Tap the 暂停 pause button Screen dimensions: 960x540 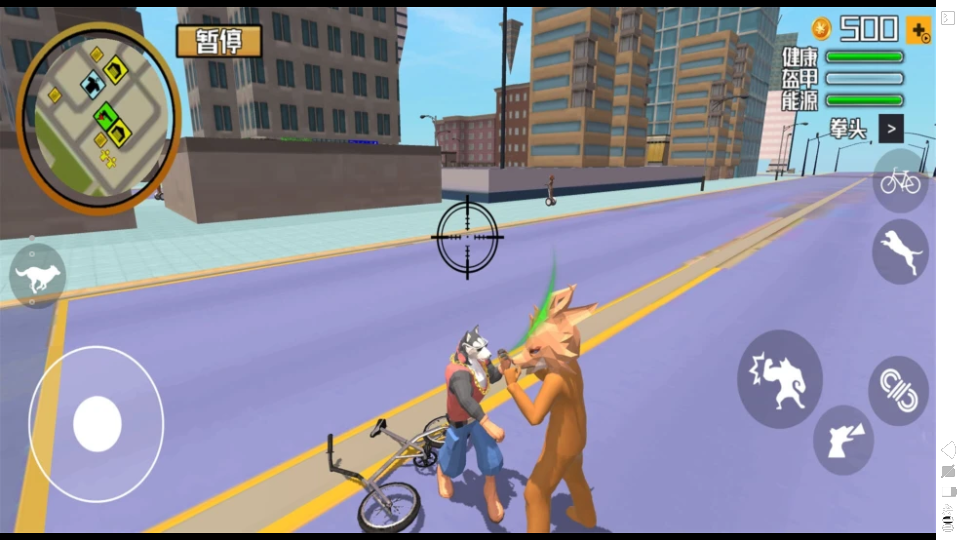click(218, 41)
